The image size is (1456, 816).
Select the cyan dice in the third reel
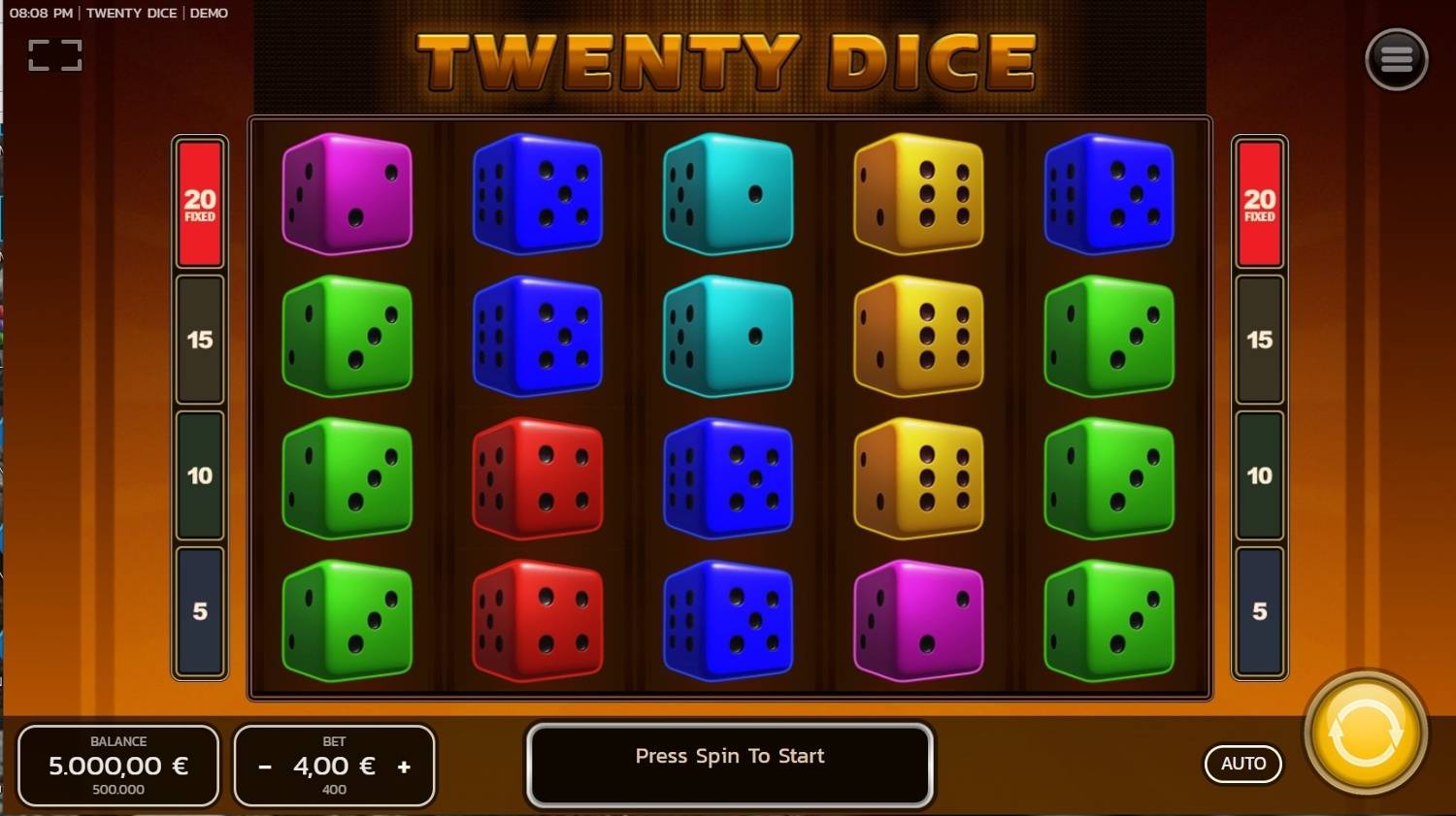click(728, 195)
